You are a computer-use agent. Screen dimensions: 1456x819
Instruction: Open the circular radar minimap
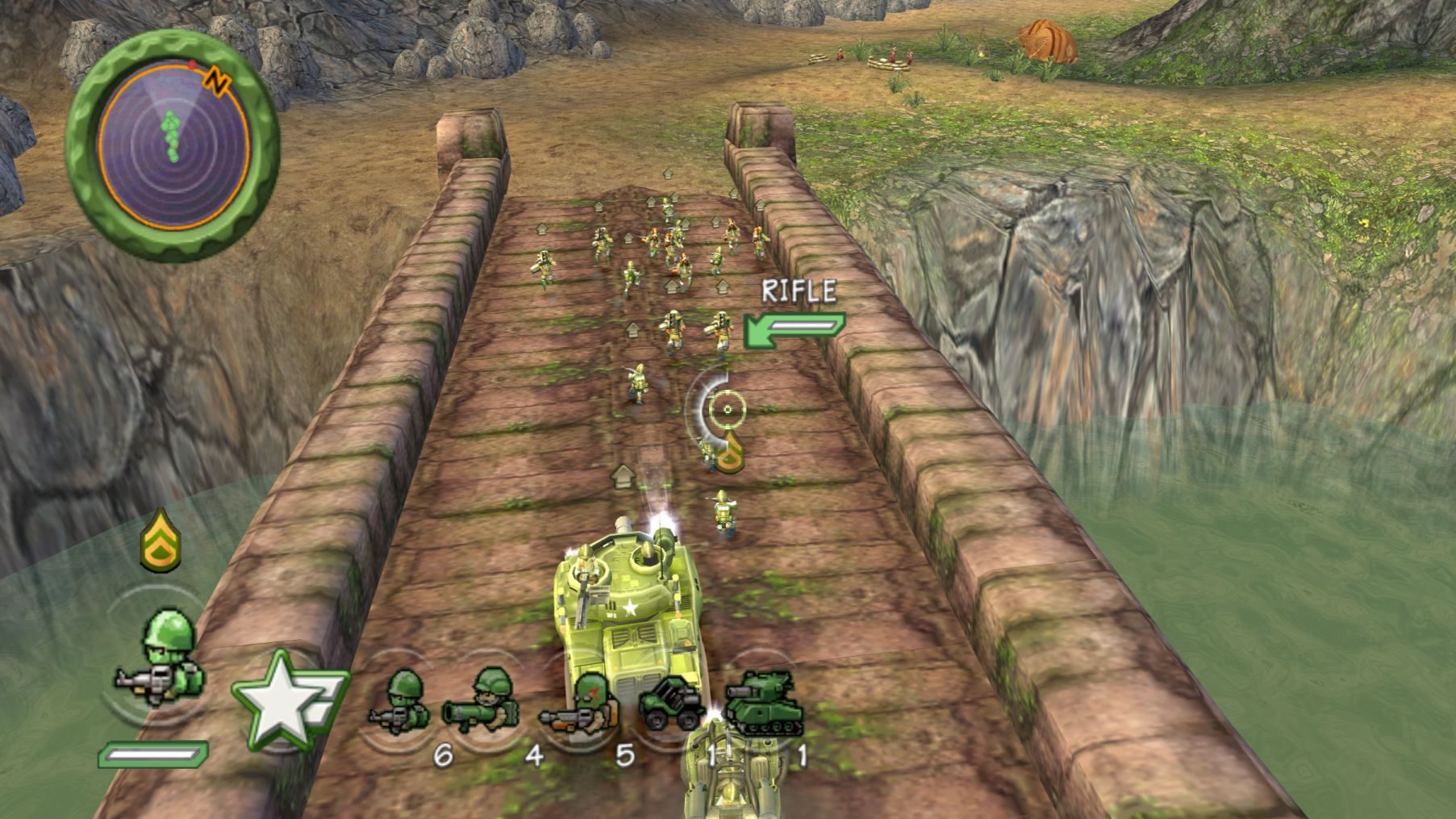click(173, 145)
